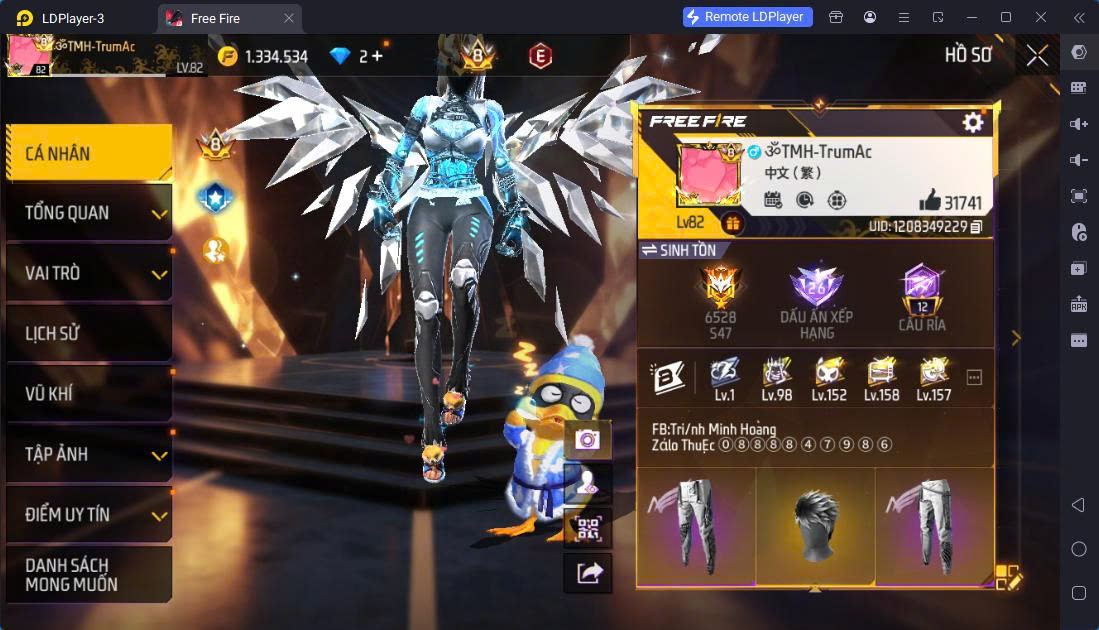Click the camera screenshot button
The height and width of the screenshot is (630, 1099).
coord(587,439)
